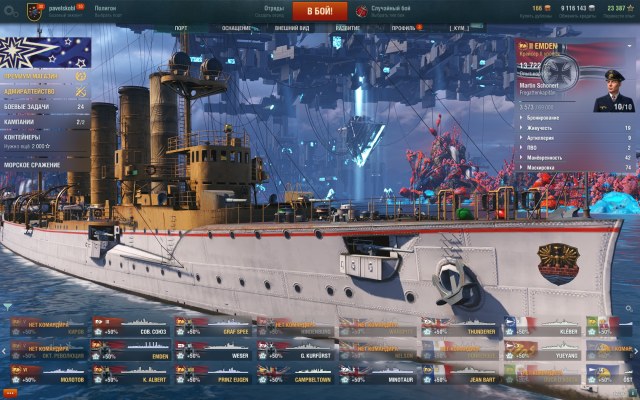Open commander Moritz Schubert's portrait

click(x=613, y=88)
